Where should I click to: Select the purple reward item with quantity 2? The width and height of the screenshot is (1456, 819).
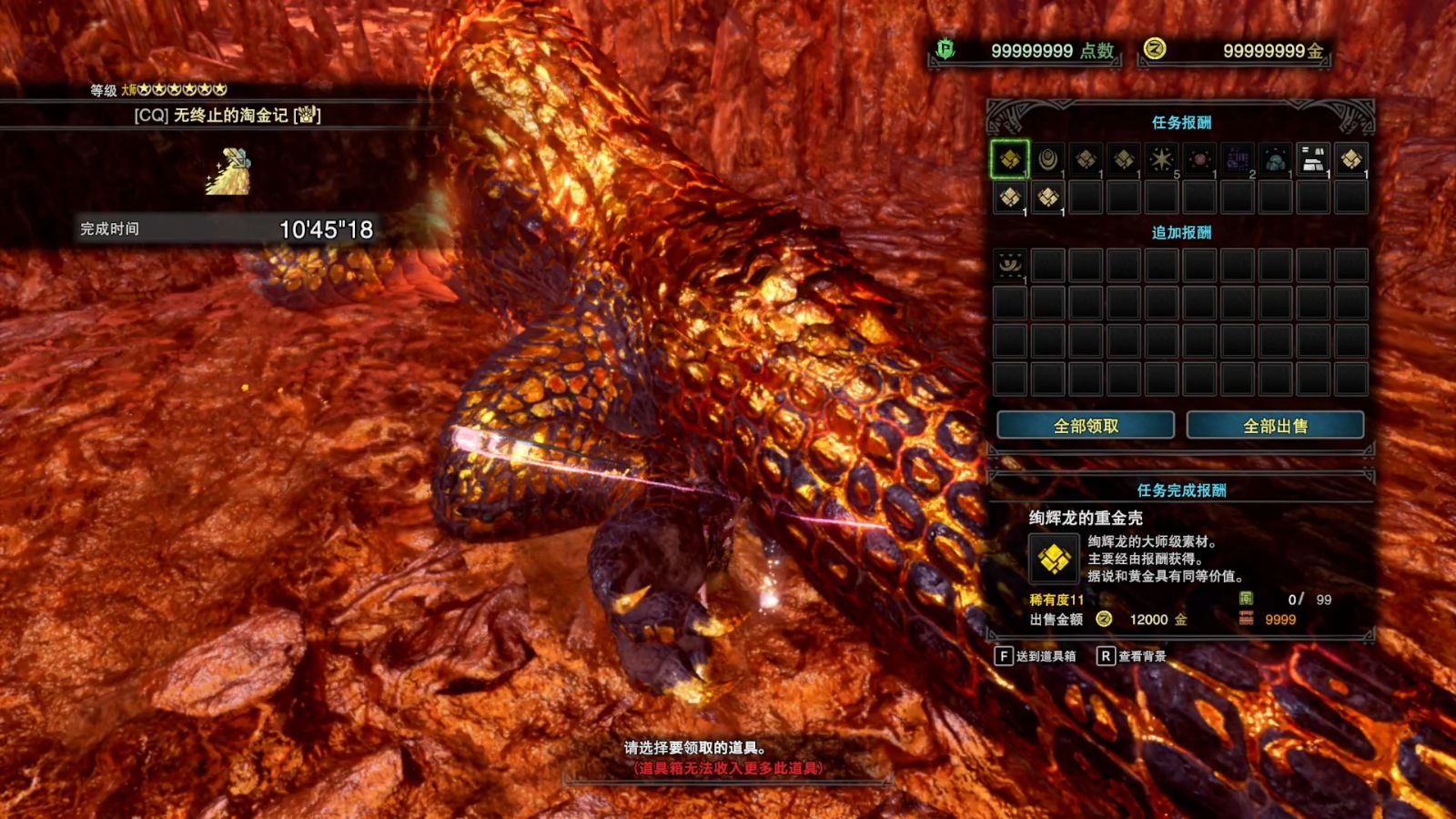pos(1238,160)
